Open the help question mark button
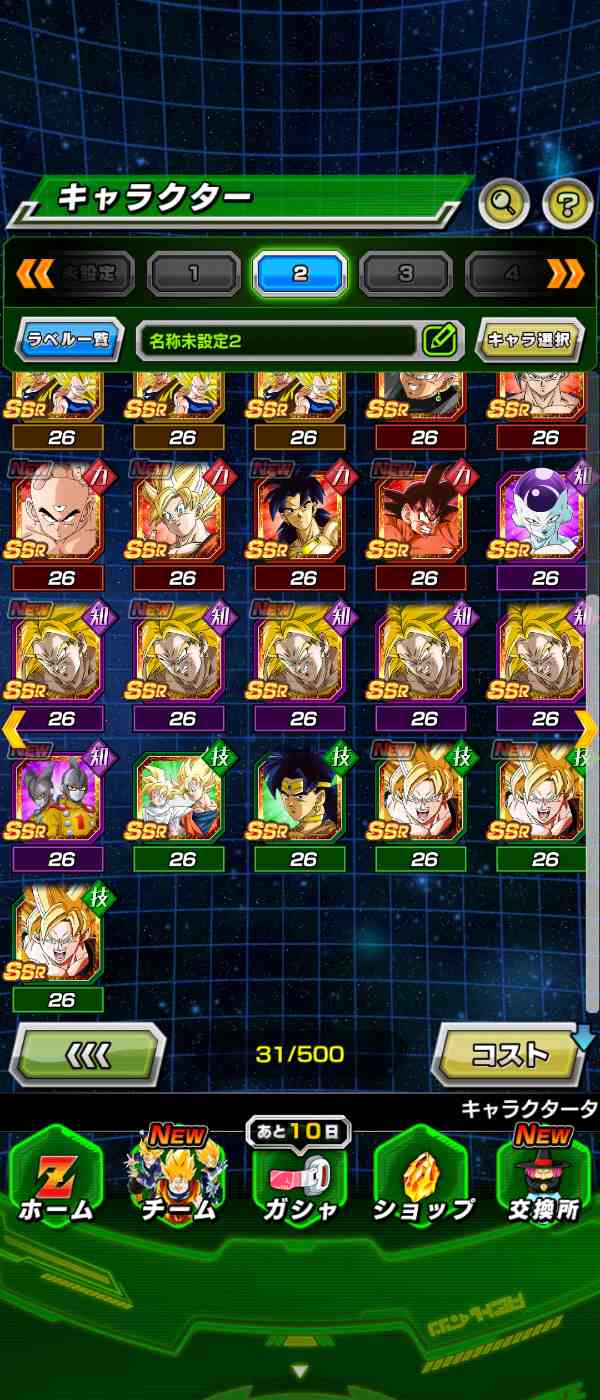600x1400 pixels. 567,204
